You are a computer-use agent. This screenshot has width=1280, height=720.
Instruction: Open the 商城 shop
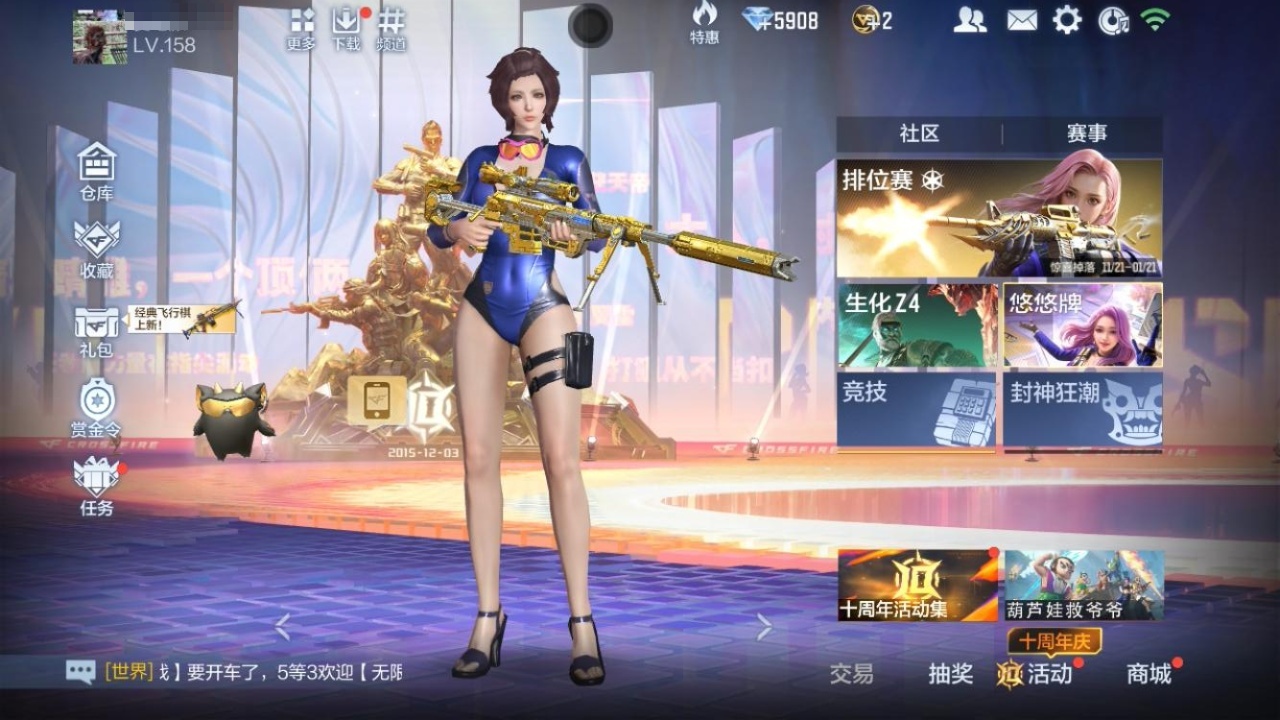coord(1149,674)
